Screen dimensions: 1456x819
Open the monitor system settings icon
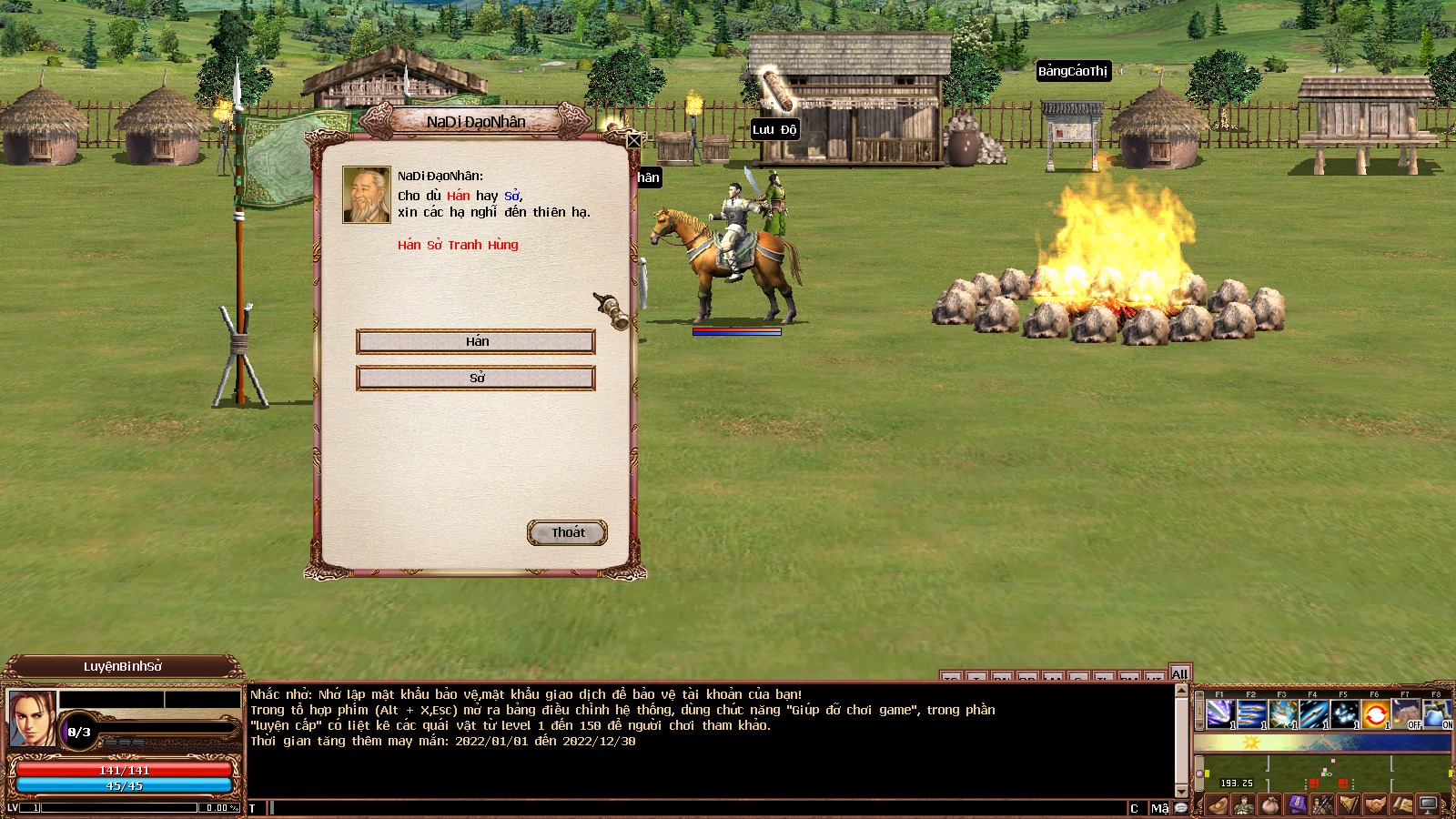[1428, 804]
